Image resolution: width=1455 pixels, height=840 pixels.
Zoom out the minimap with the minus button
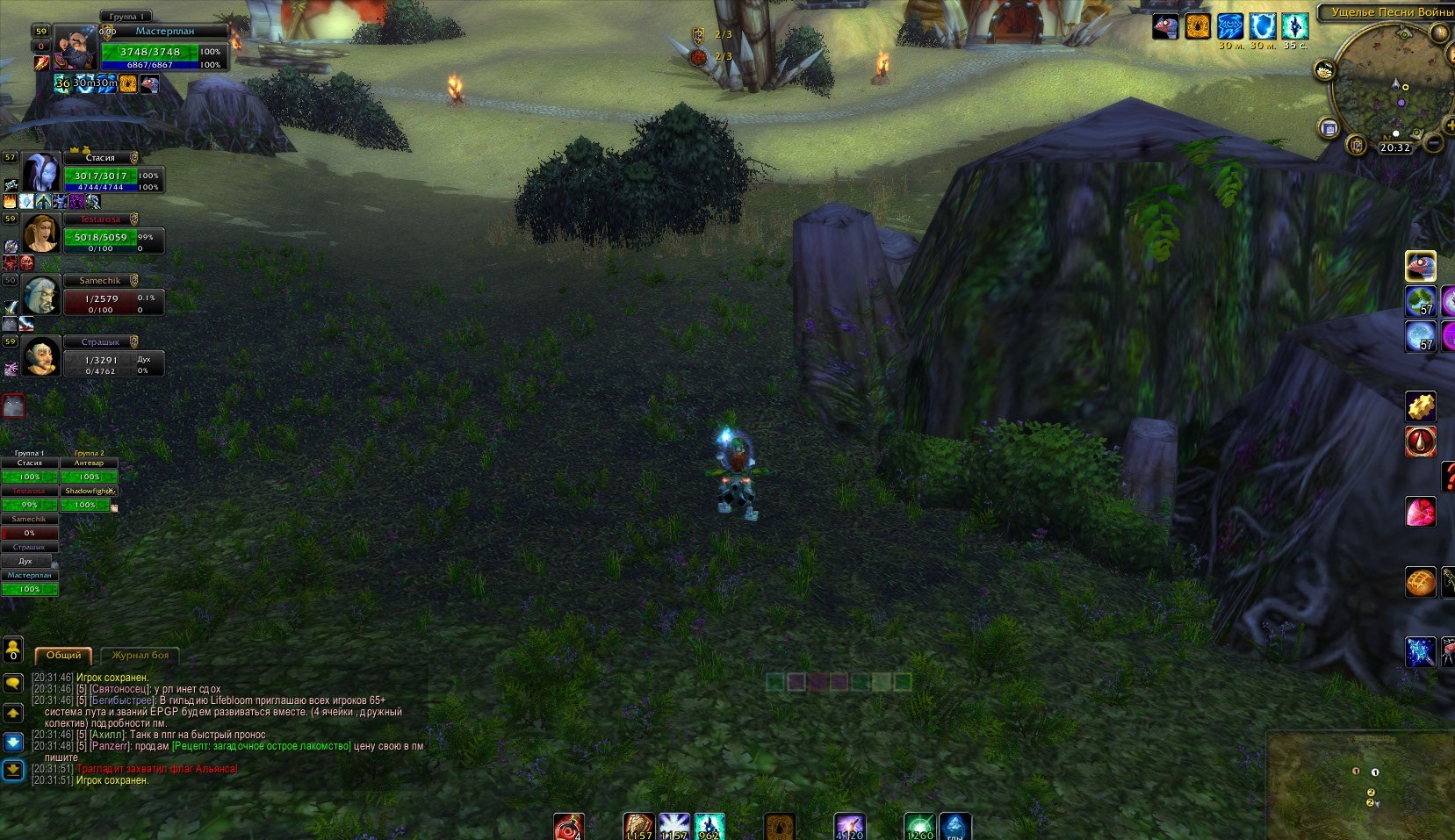[1434, 142]
